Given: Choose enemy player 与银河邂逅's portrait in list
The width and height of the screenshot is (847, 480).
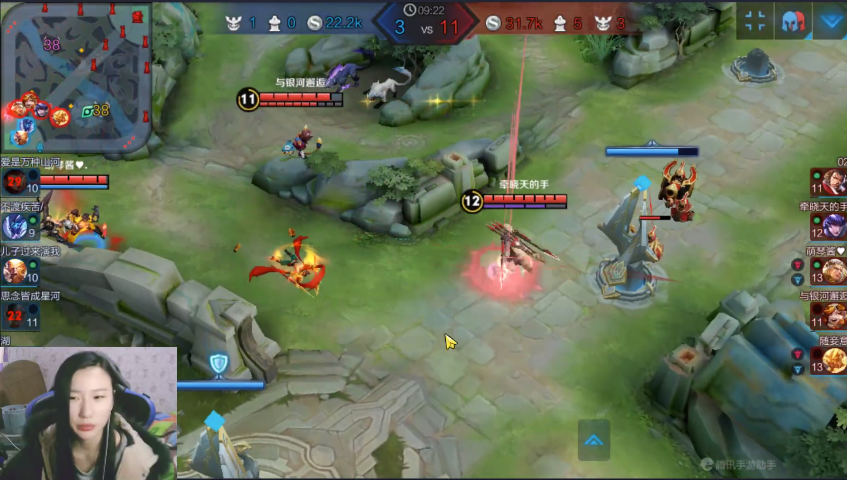Looking at the screenshot, I should (834, 315).
